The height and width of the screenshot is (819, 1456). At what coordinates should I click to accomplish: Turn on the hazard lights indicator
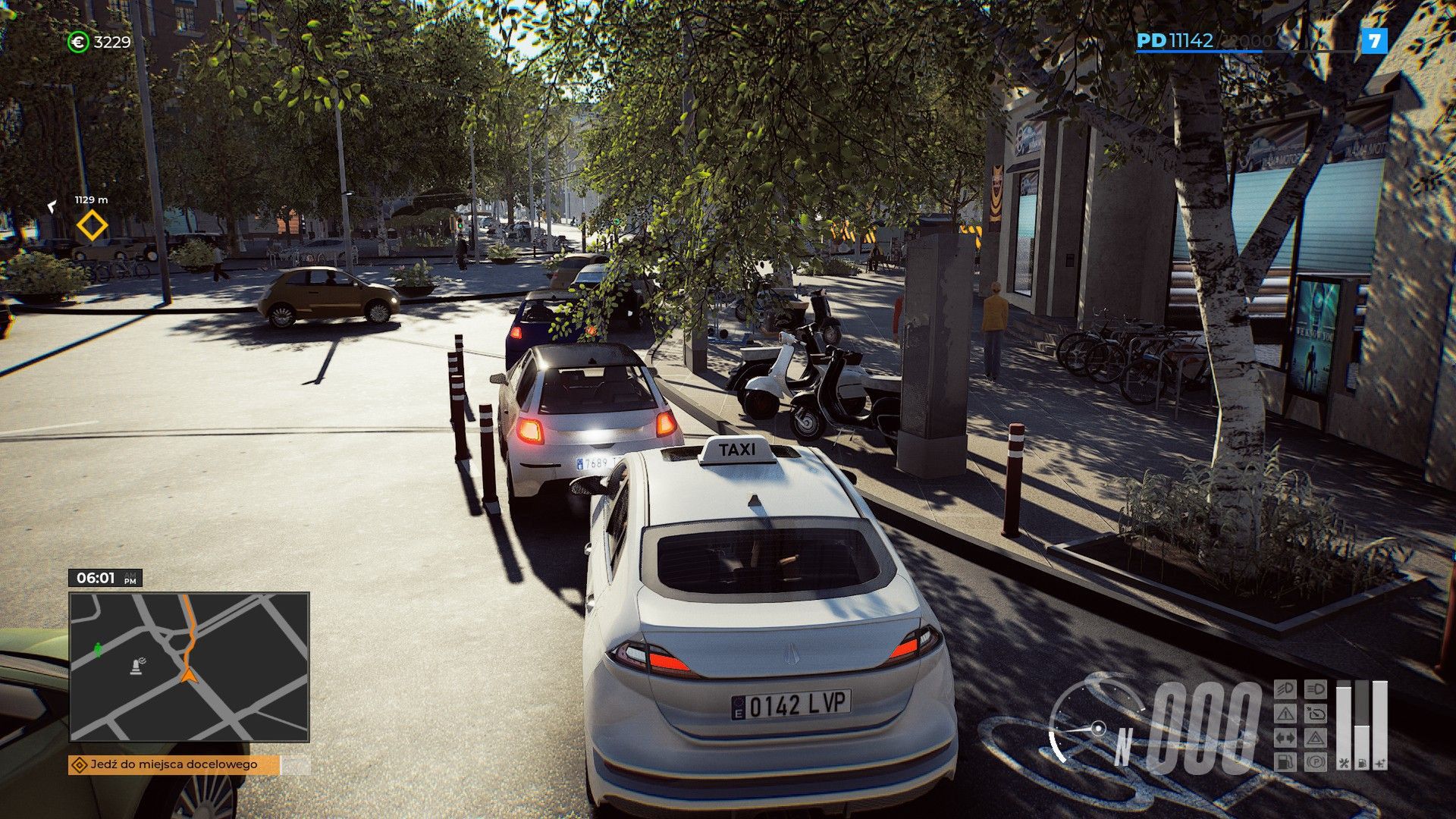tap(1316, 738)
